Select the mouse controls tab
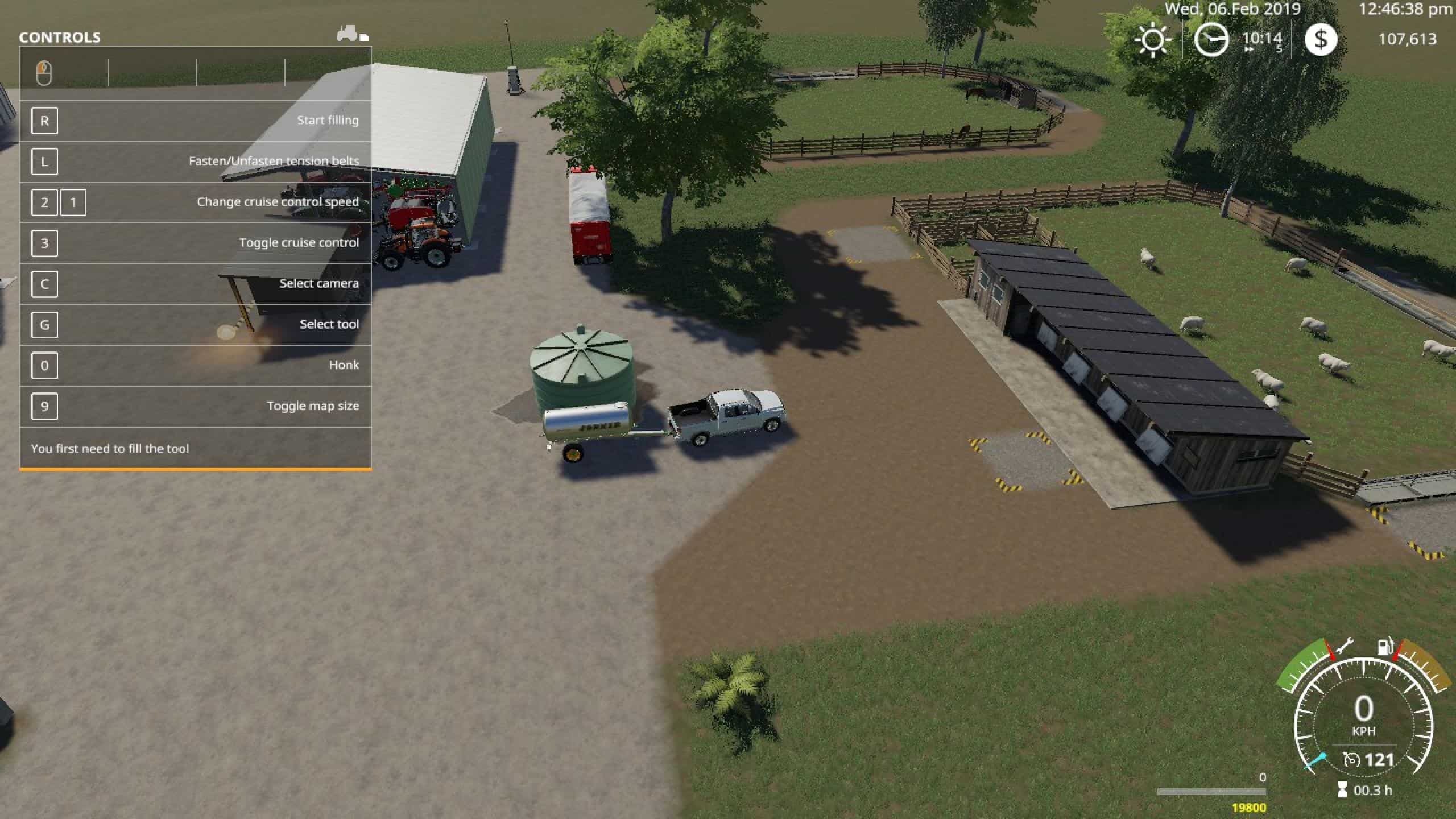The image size is (1456, 819). [x=44, y=73]
